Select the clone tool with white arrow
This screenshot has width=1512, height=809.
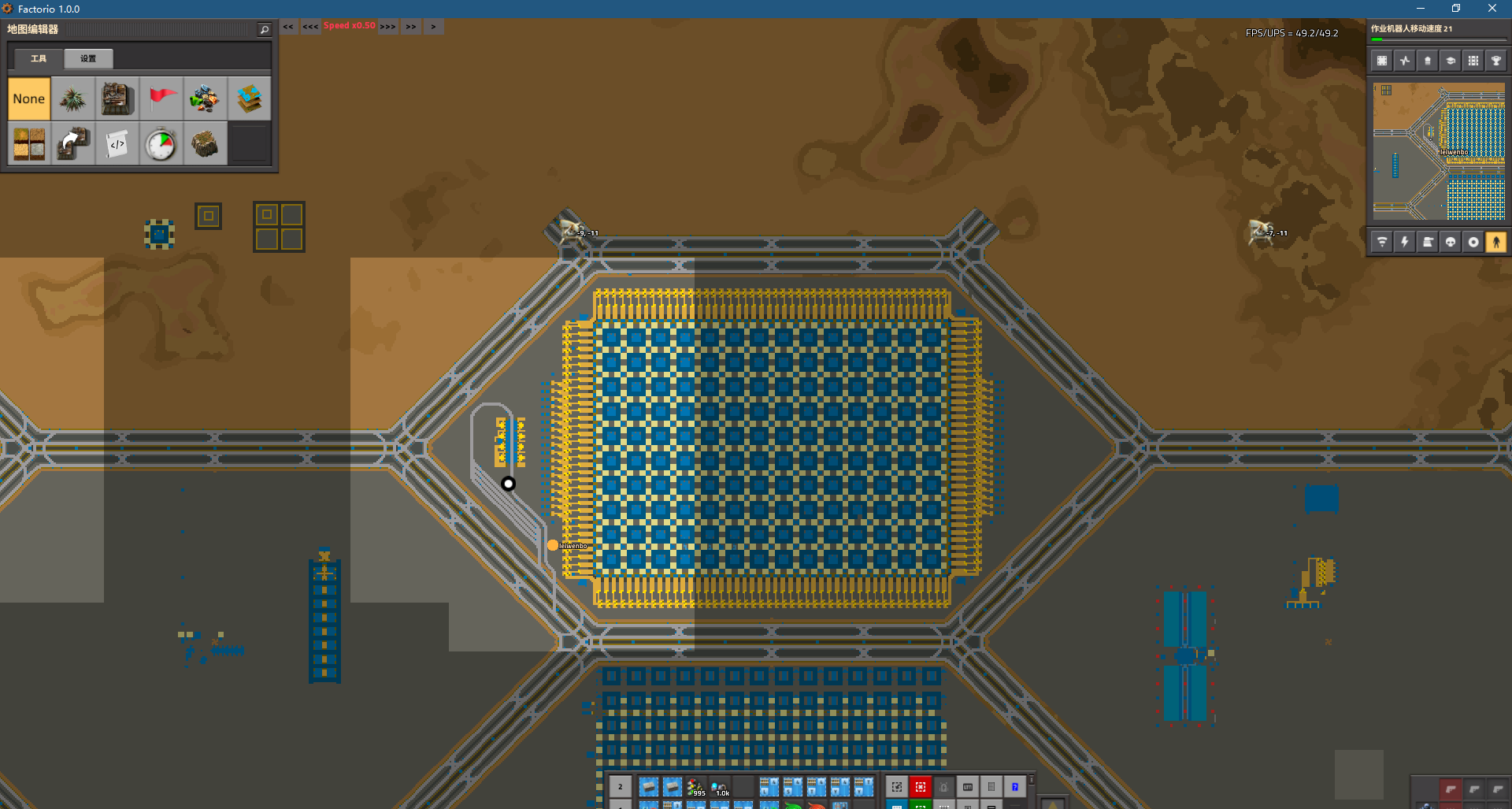point(73,143)
